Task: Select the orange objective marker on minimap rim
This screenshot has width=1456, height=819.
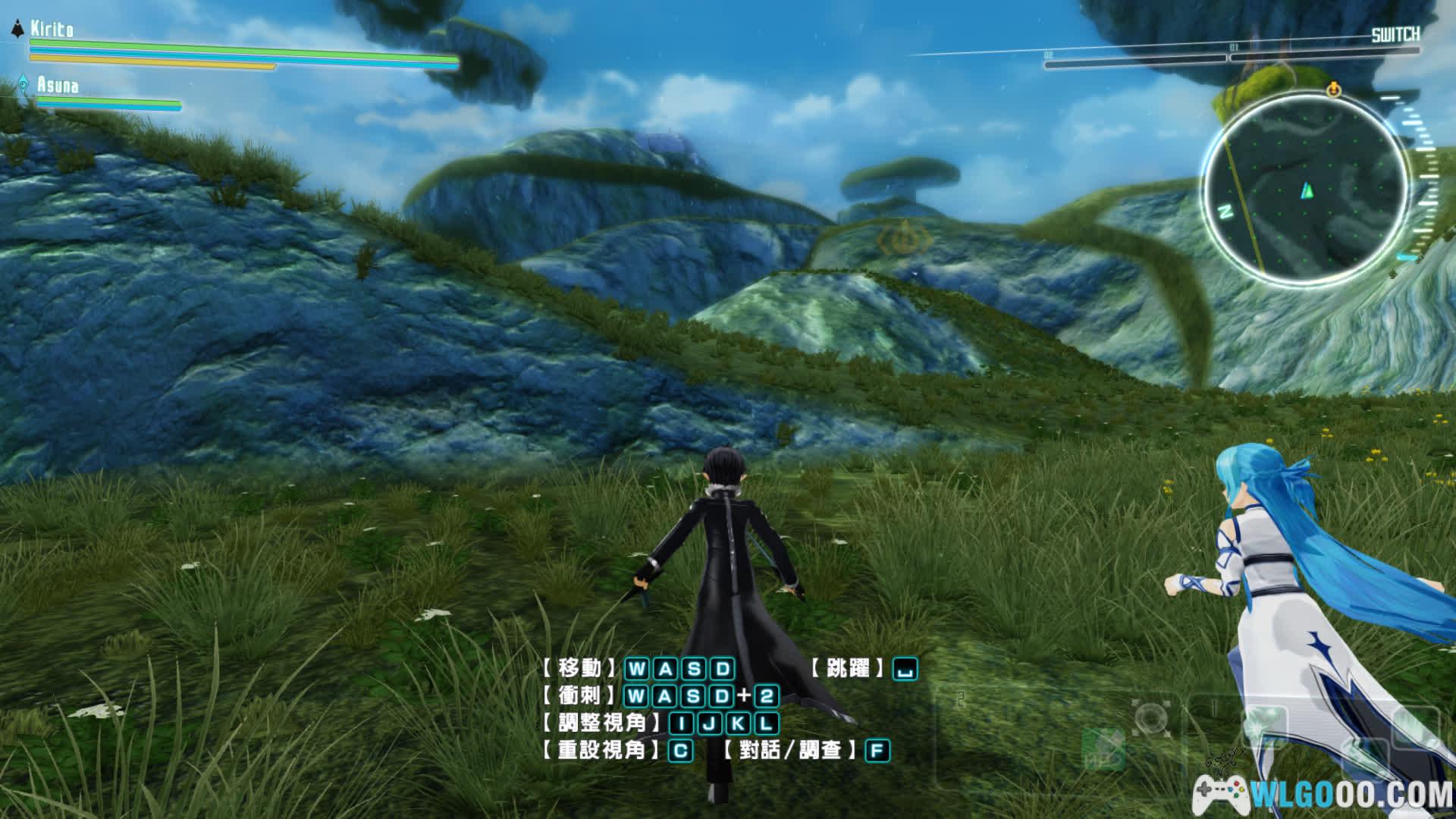Action: [1333, 90]
